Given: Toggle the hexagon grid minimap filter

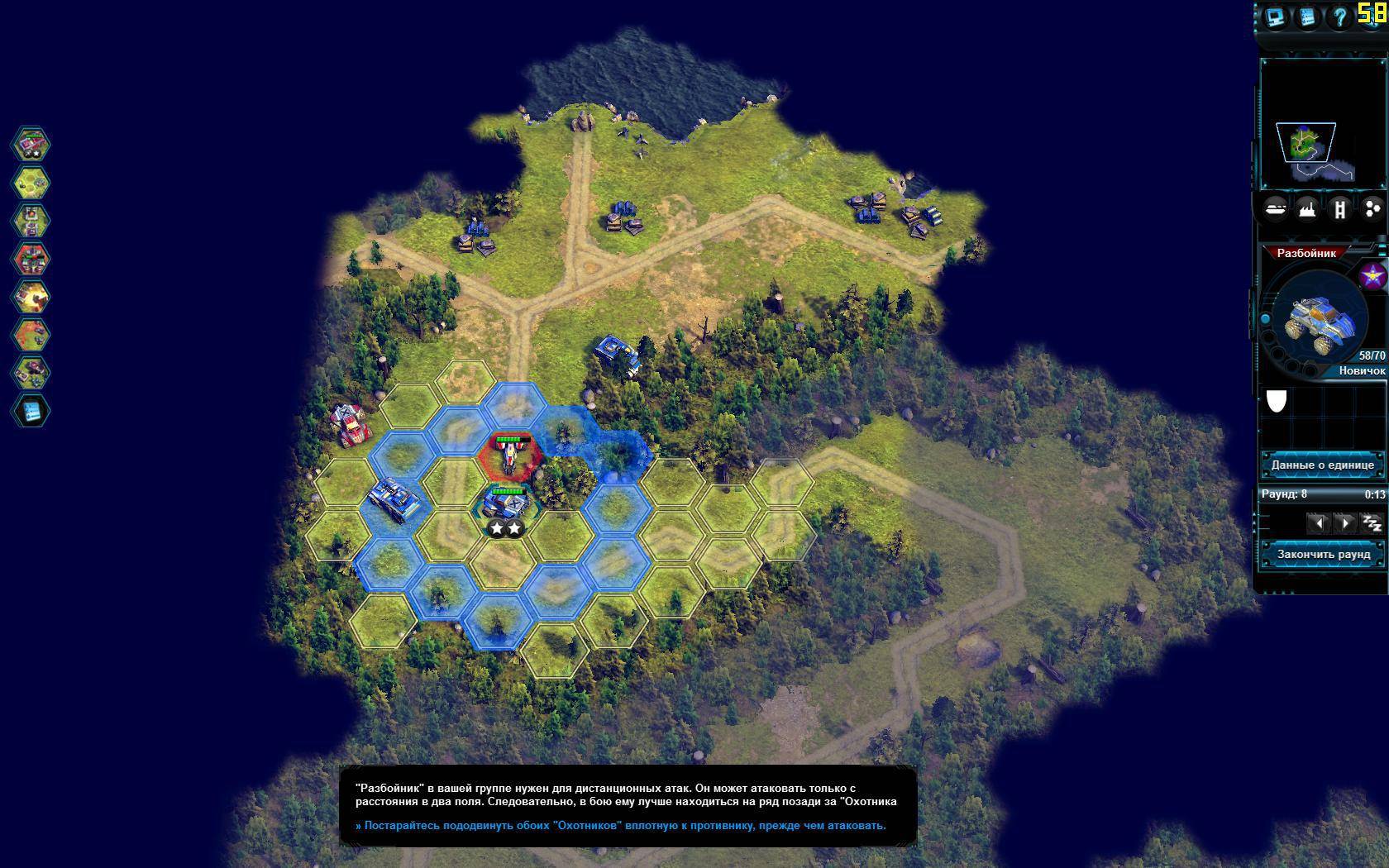Looking at the screenshot, I should [1372, 209].
